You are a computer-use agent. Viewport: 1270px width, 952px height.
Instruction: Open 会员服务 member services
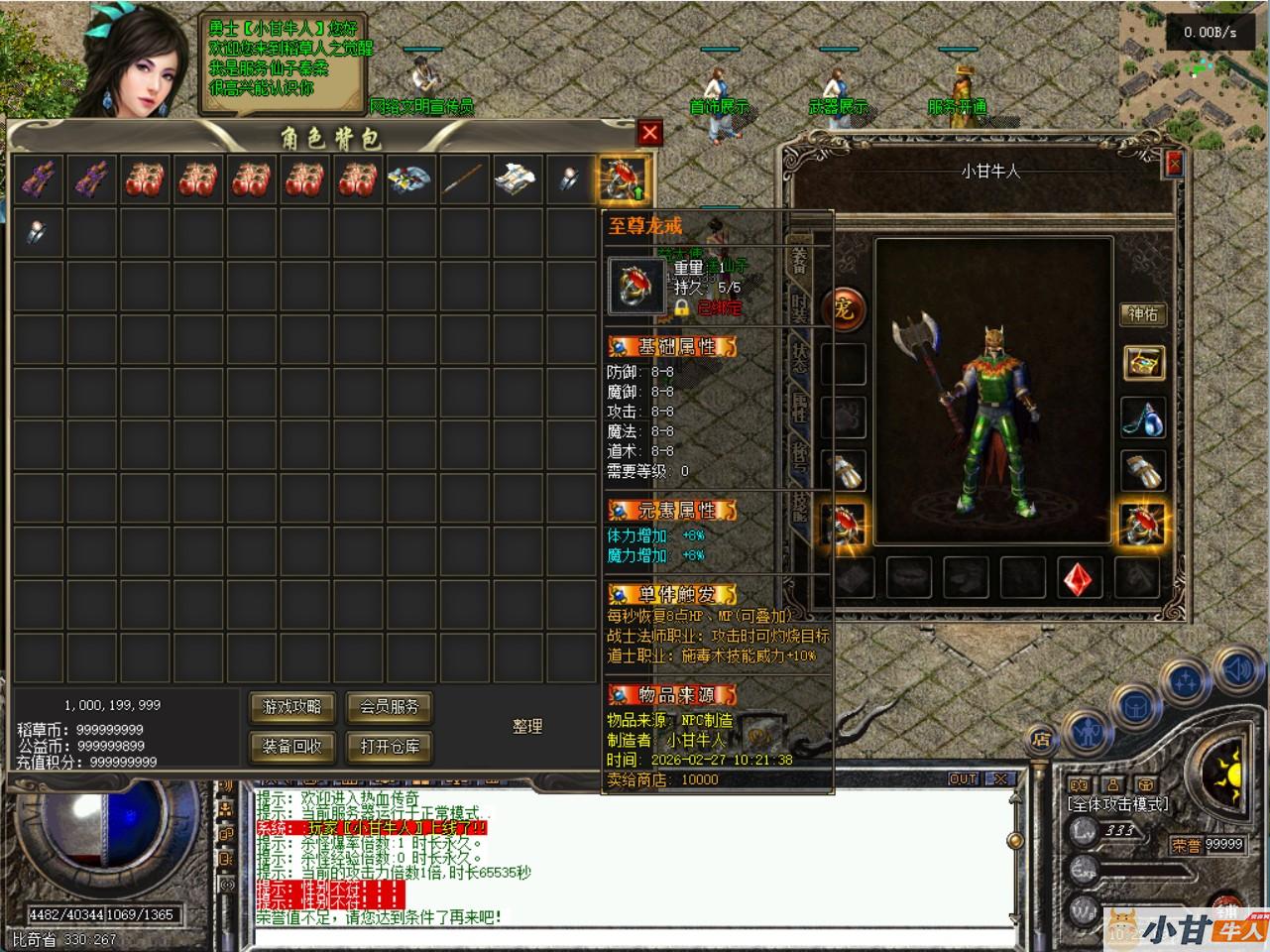[x=389, y=707]
